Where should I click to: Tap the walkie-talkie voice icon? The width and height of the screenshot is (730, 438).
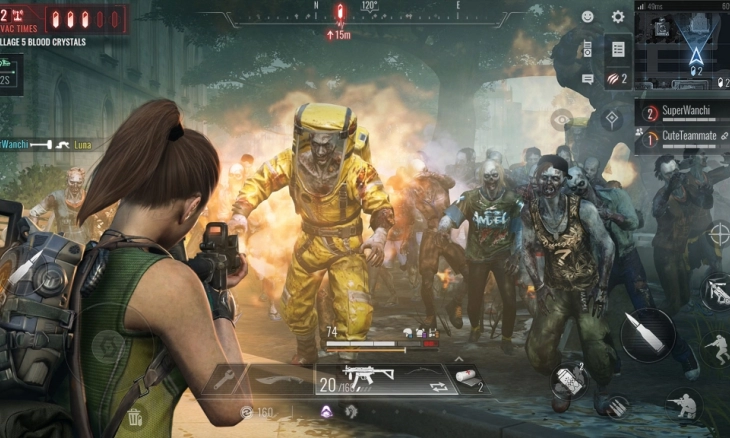pyautogui.click(x=587, y=47)
